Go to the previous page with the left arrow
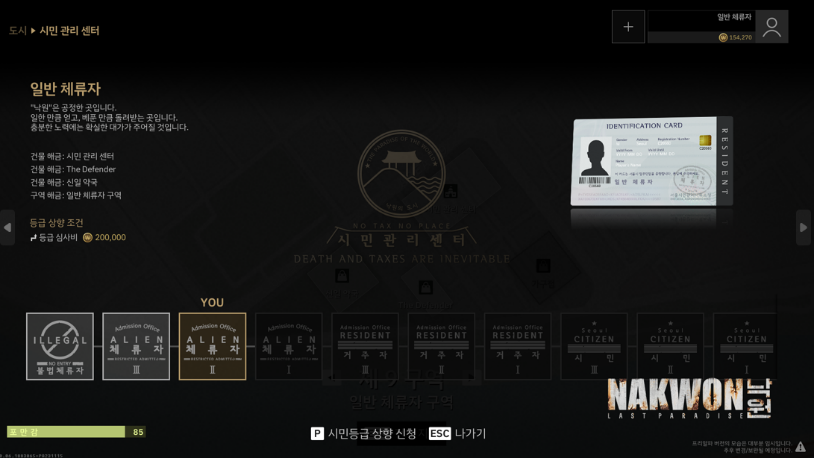 [x=8, y=227]
